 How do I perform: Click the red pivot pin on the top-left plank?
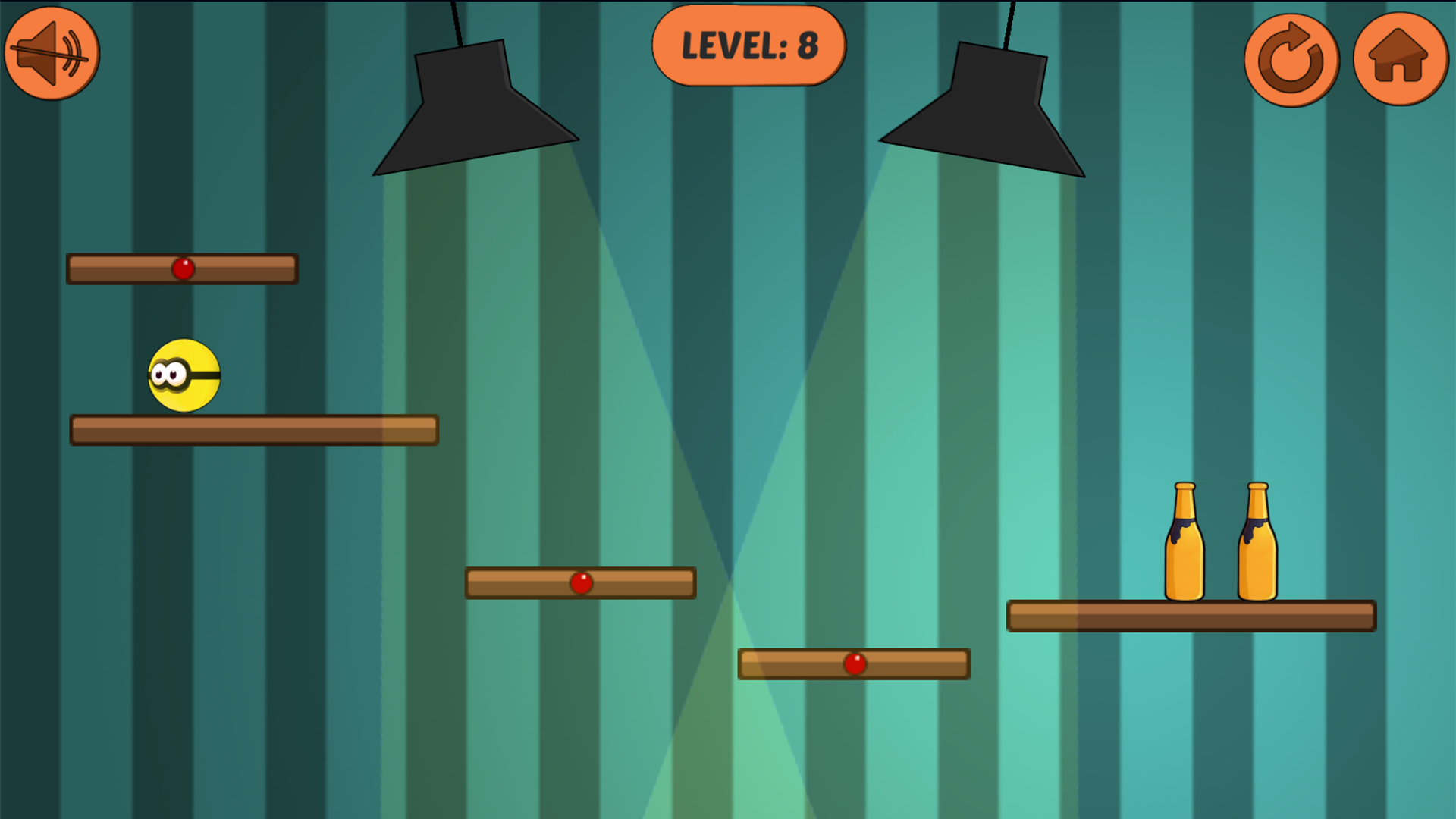183,267
